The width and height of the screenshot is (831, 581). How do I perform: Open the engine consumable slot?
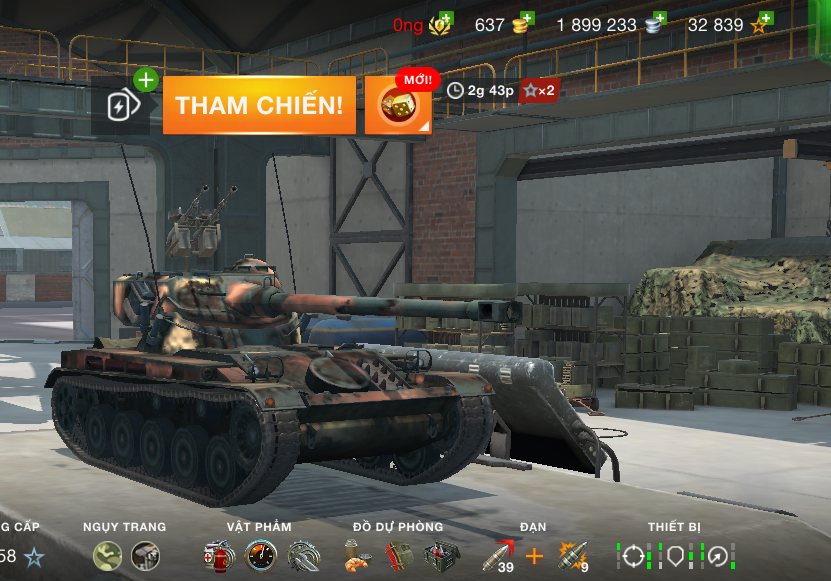point(303,556)
